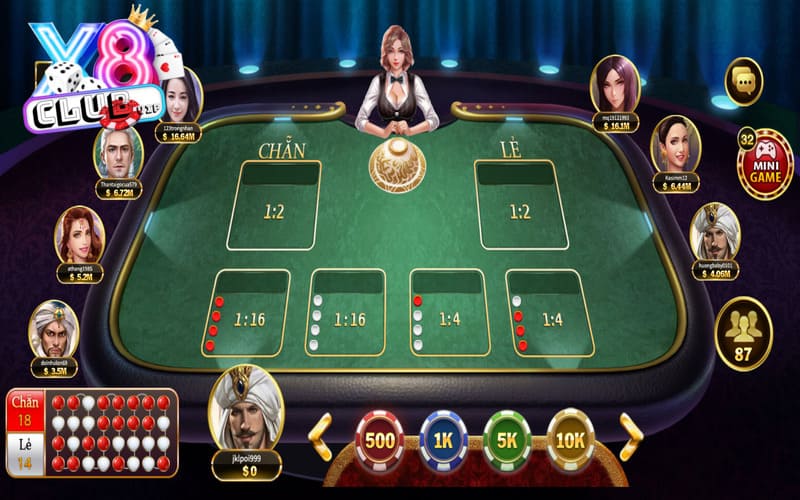The width and height of the screenshot is (800, 500).
Task: Open player athong1985's avatar
Action: point(80,236)
